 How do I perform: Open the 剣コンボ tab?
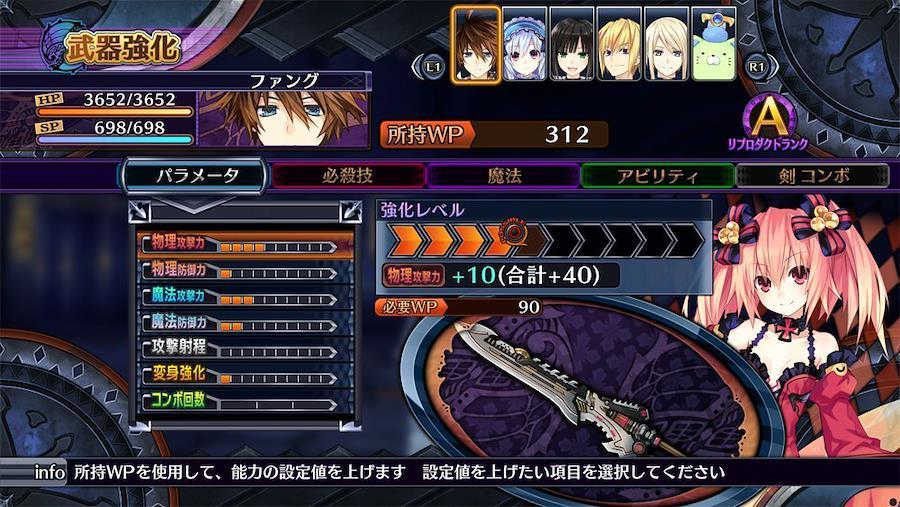[x=812, y=176]
